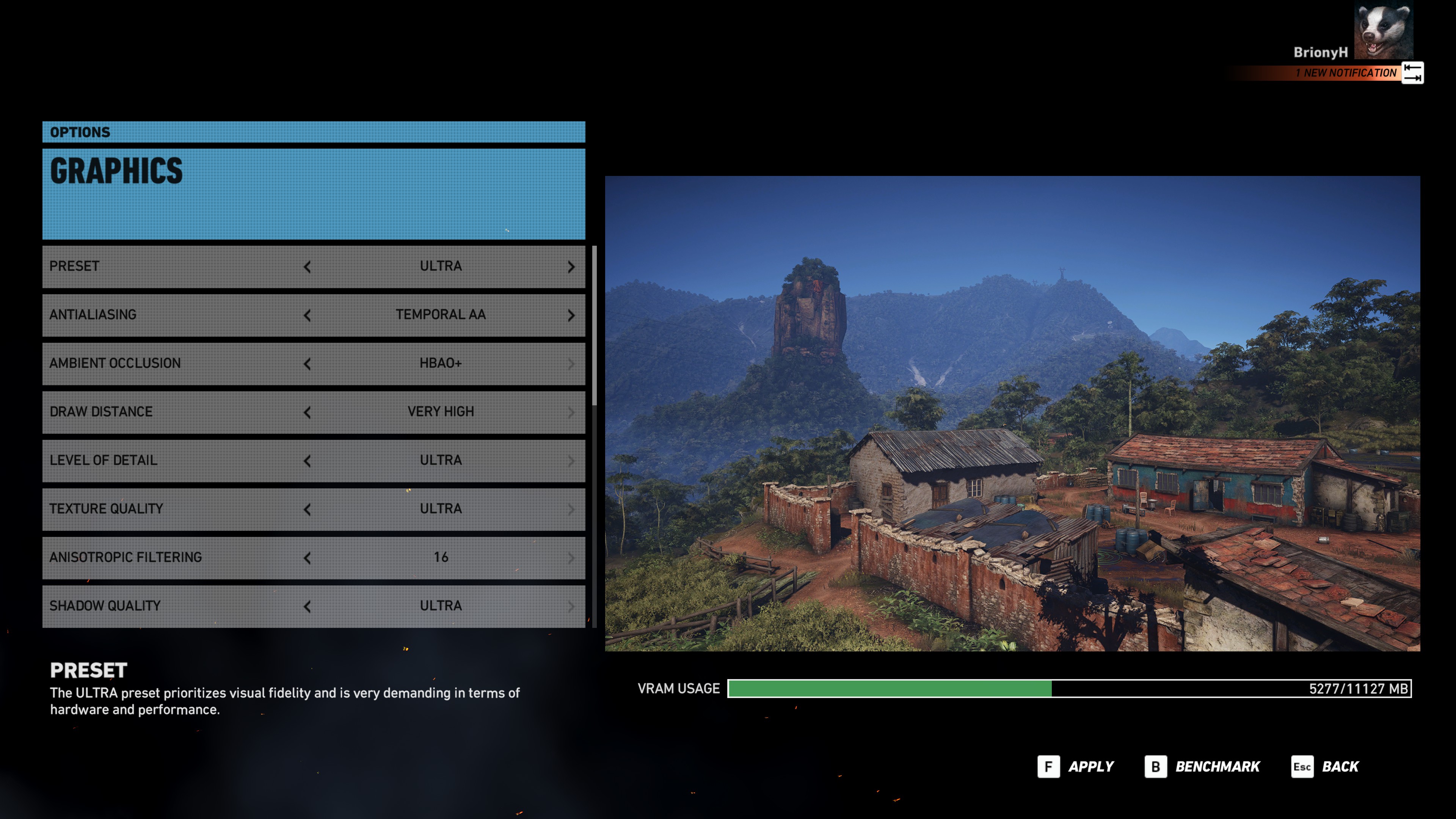Reduce Shadow Quality with its left arrow
The image size is (1456, 819).
pos(307,607)
